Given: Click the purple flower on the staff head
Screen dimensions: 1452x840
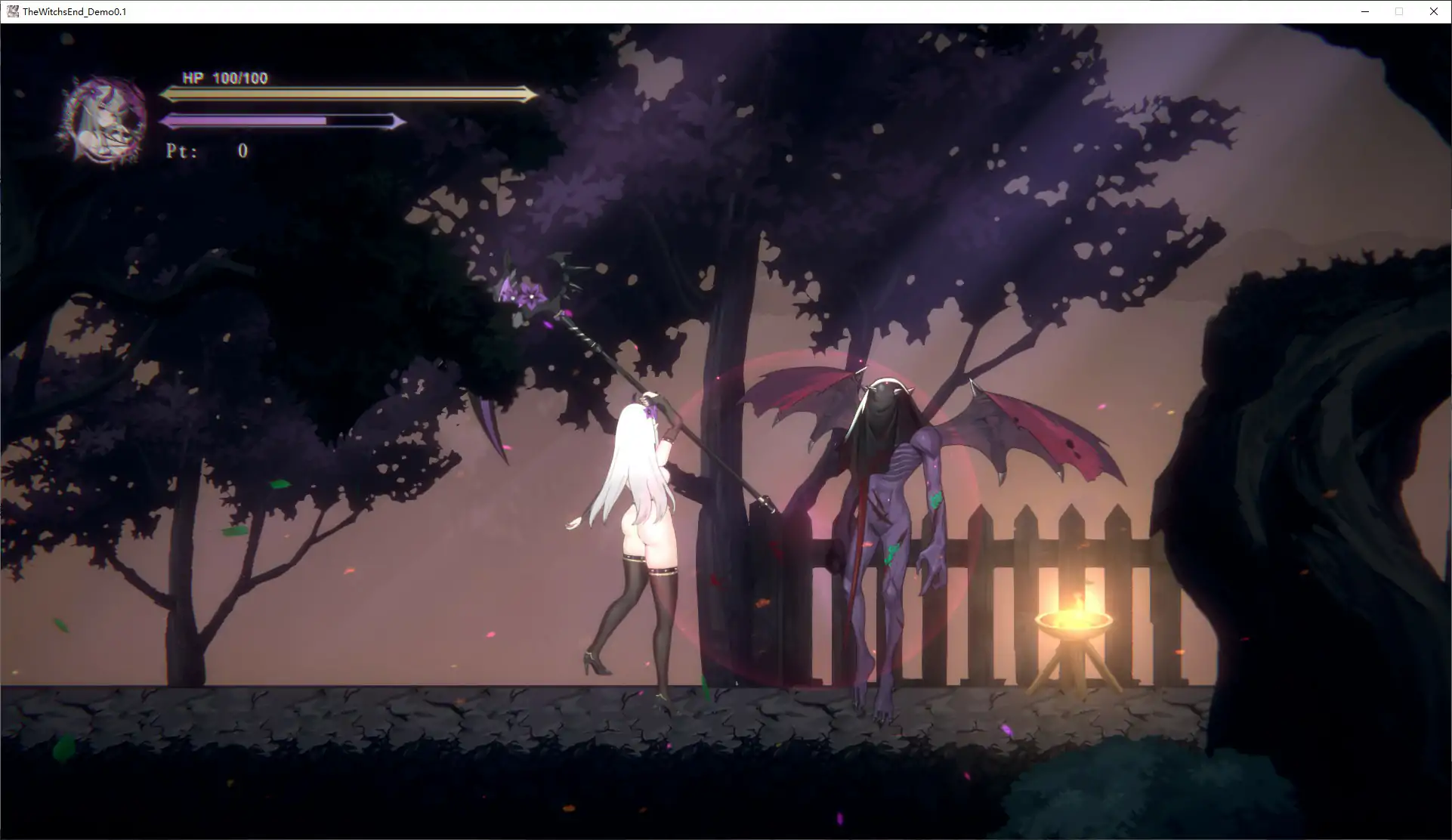Looking at the screenshot, I should coord(529,295).
